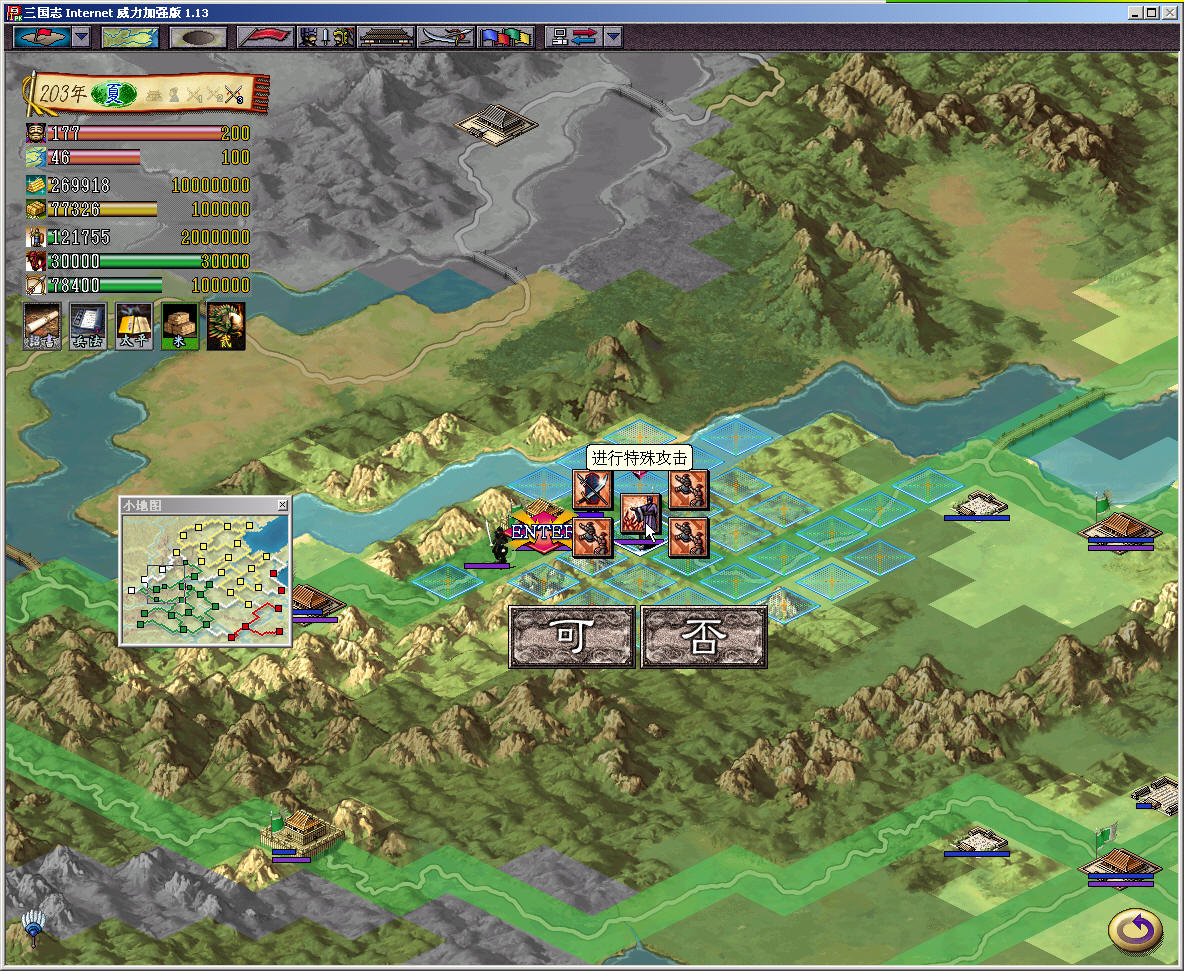The width and height of the screenshot is (1184, 971).
Task: Select the 太平 yellow book item
Action: (134, 326)
